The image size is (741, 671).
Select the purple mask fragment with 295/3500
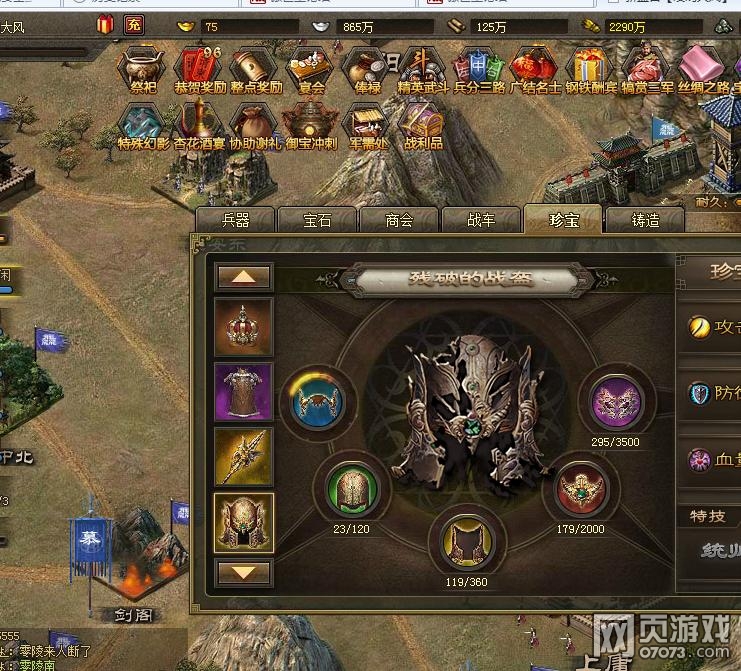(615, 401)
